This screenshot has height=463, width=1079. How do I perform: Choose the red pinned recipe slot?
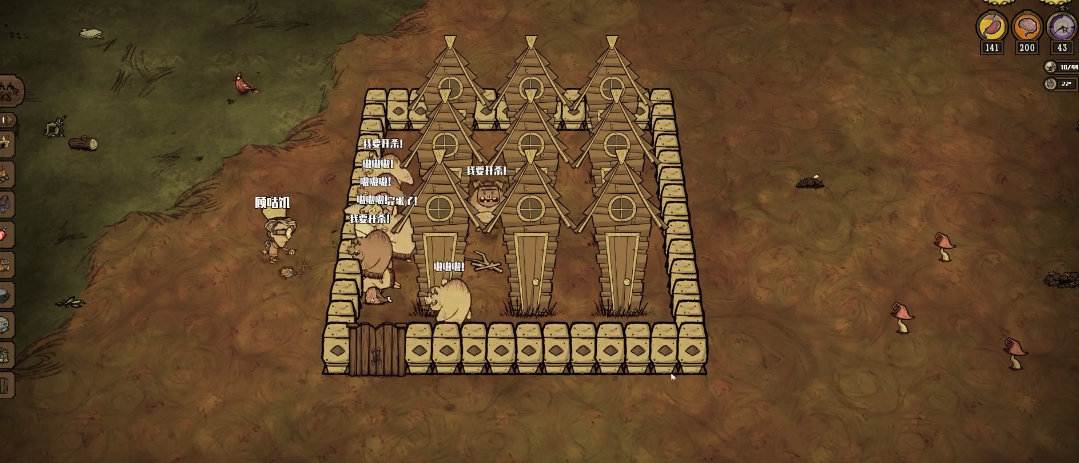click(3, 234)
